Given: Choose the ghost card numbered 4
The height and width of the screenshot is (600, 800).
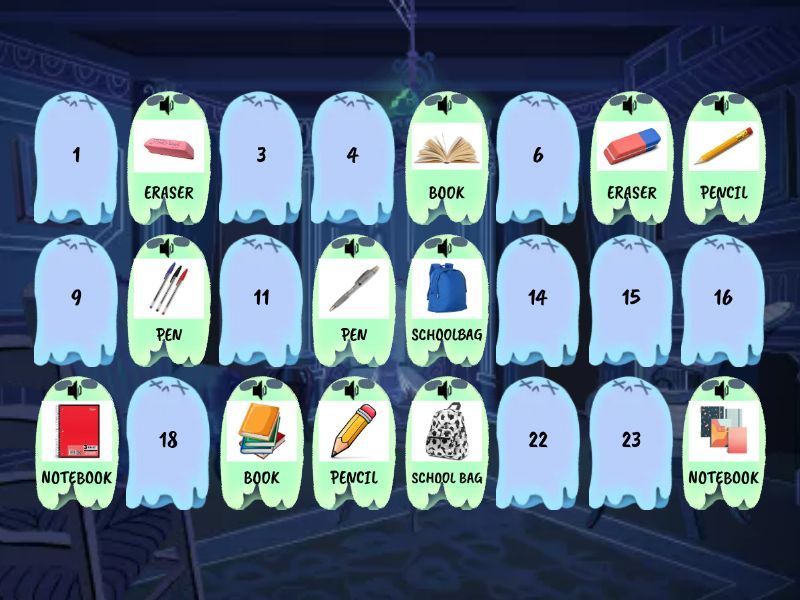Looking at the screenshot, I should tap(353, 156).
